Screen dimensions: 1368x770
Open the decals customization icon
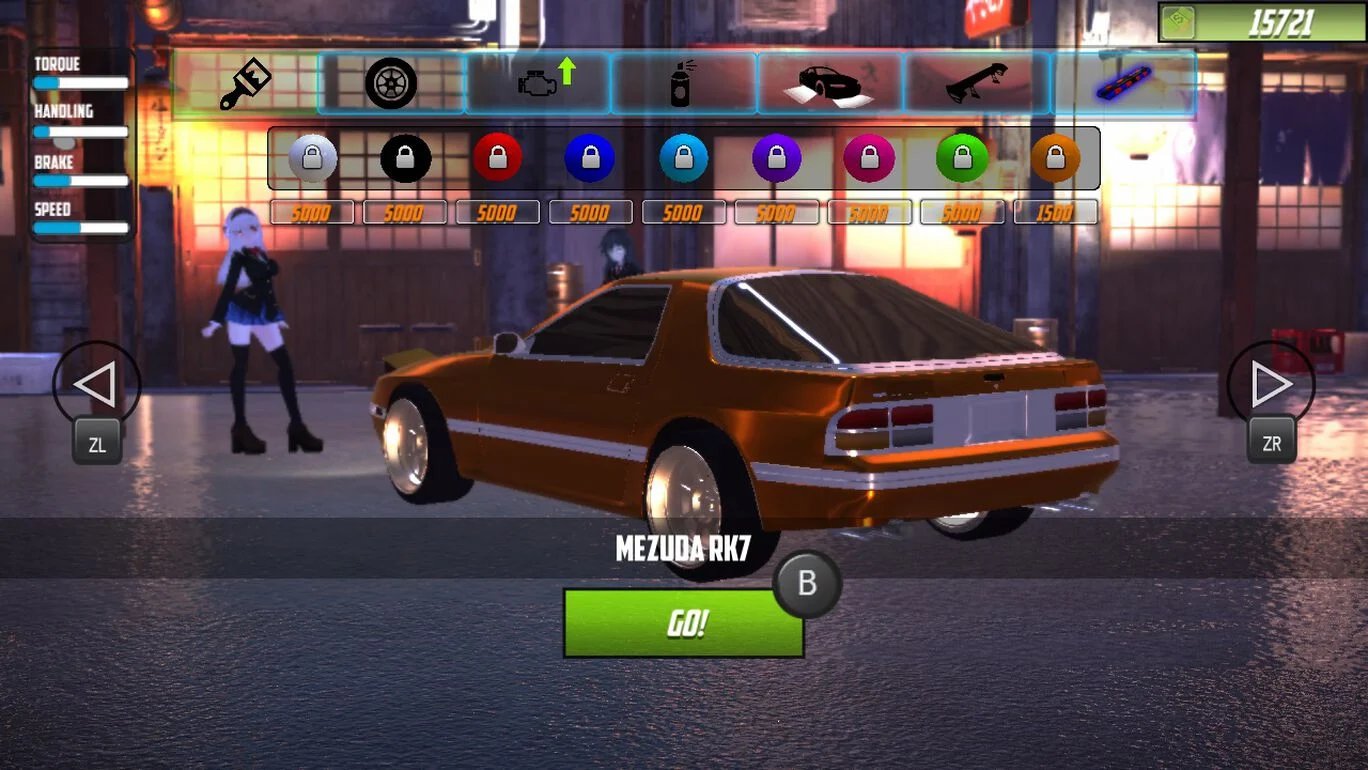[829, 82]
